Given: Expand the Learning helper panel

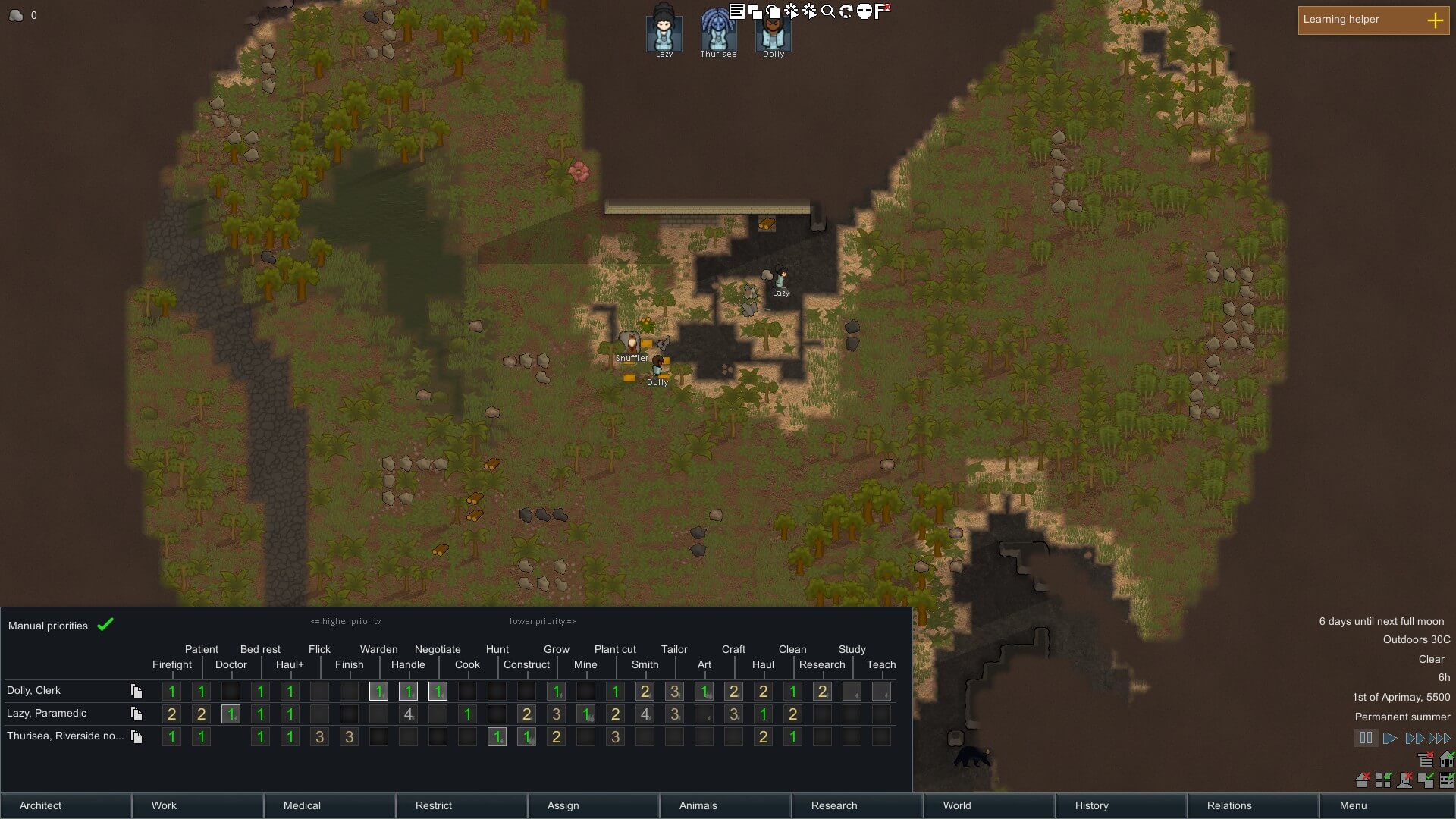Looking at the screenshot, I should (x=1435, y=20).
